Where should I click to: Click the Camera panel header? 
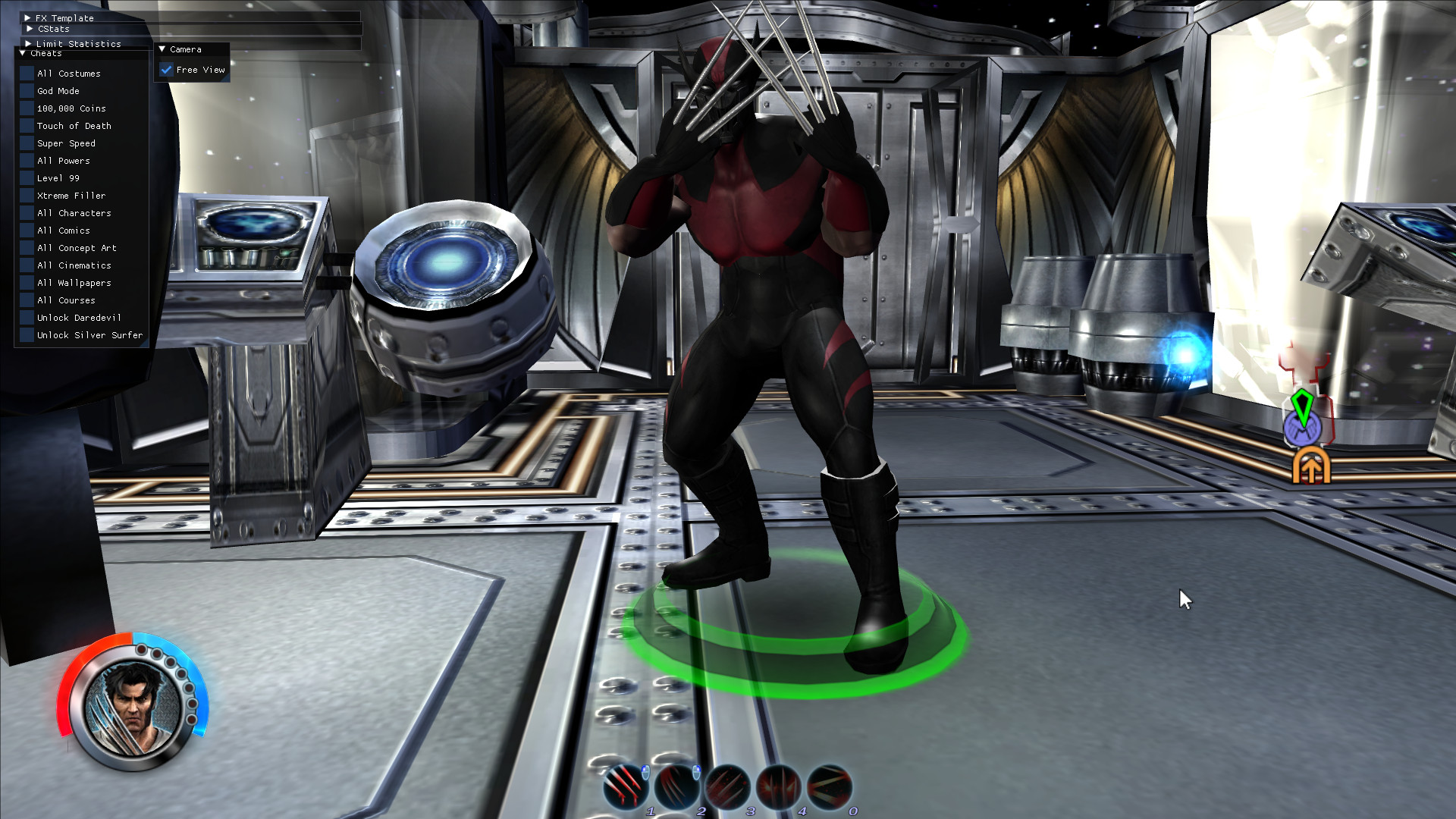pos(184,49)
